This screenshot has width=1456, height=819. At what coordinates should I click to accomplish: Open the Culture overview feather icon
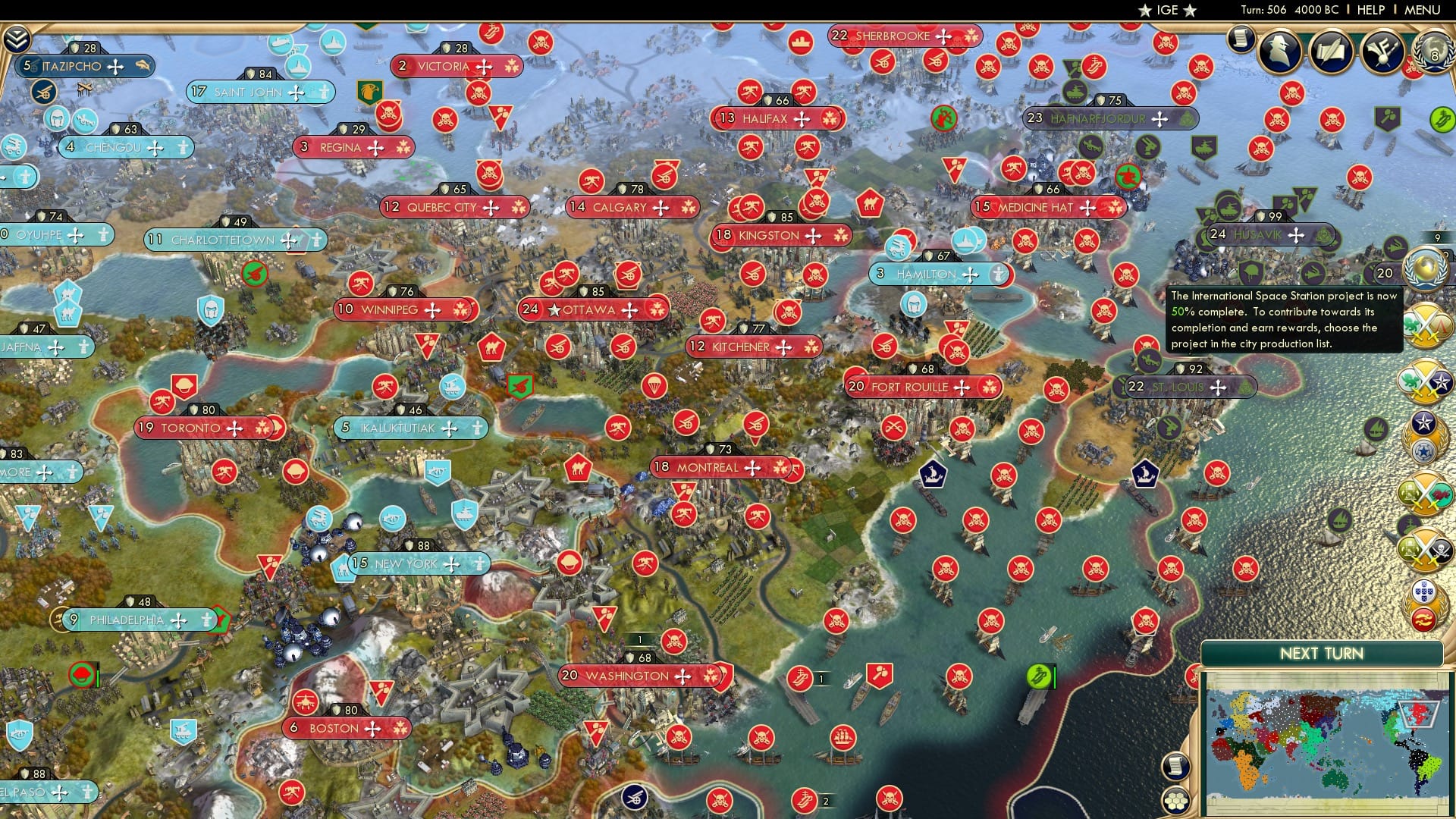tap(1382, 51)
